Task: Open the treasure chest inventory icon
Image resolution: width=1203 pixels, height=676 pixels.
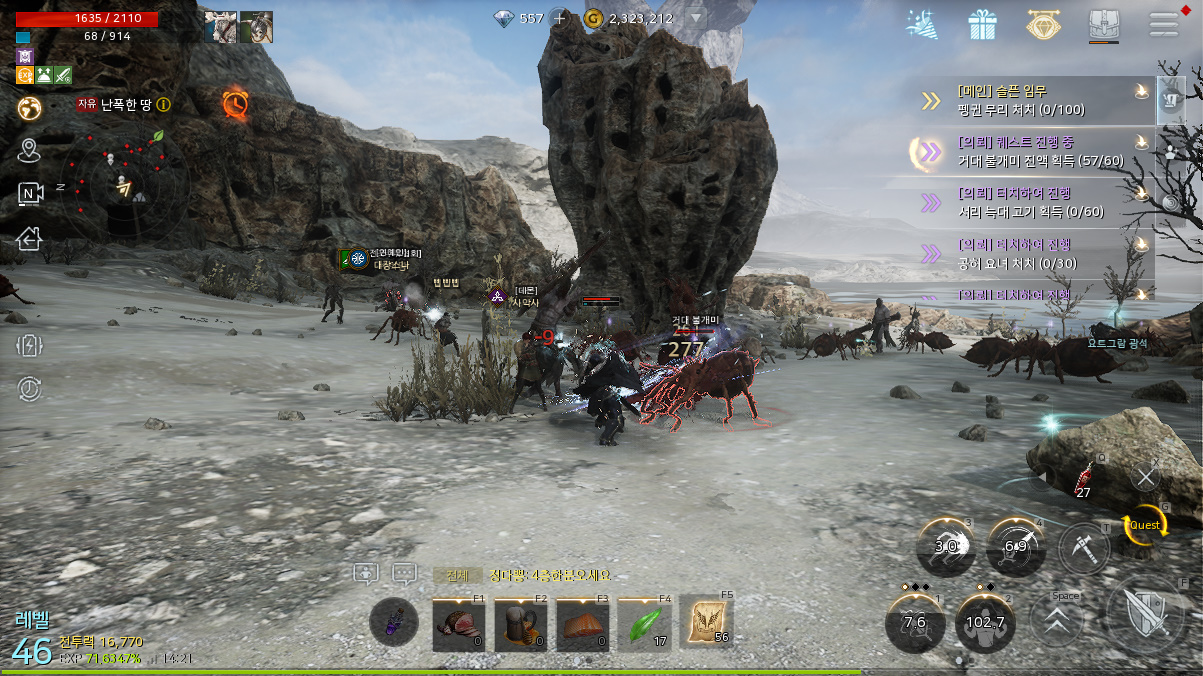Action: point(1103,26)
